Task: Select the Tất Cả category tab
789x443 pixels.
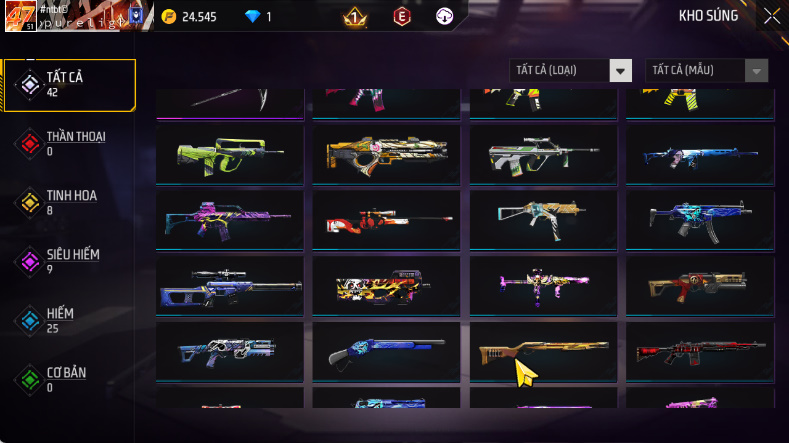Action: click(69, 84)
